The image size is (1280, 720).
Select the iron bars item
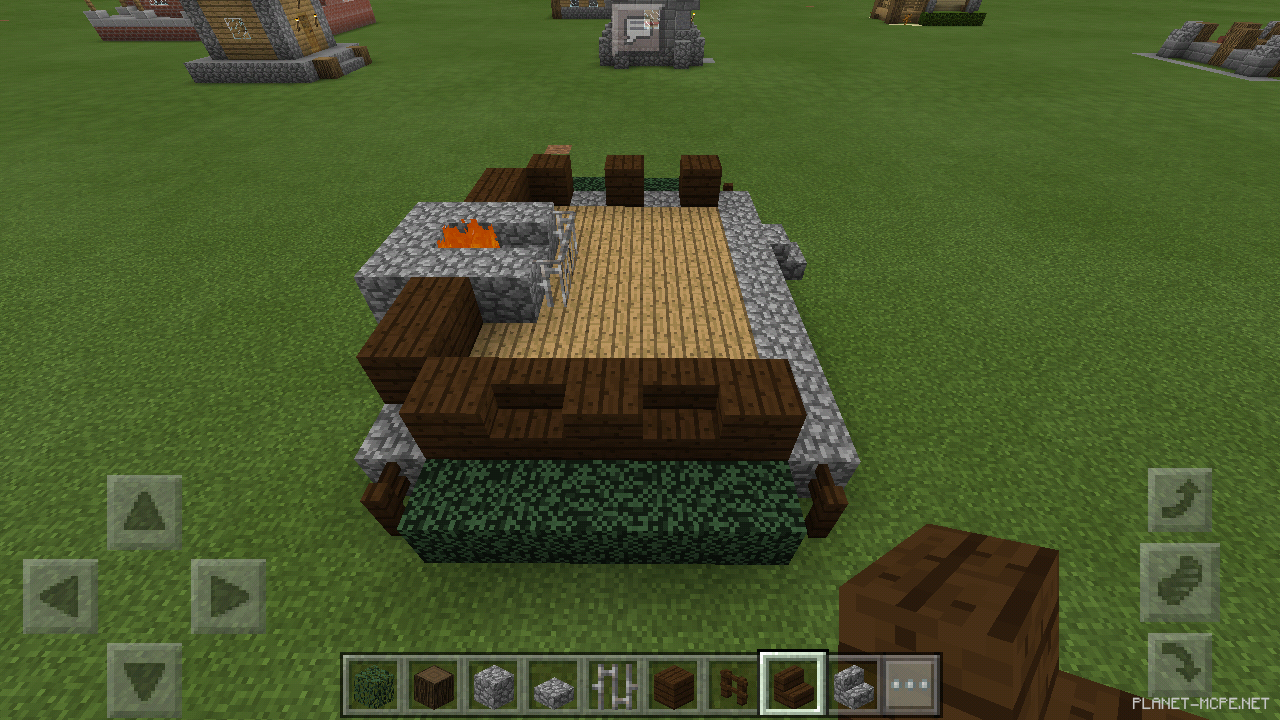click(x=613, y=682)
